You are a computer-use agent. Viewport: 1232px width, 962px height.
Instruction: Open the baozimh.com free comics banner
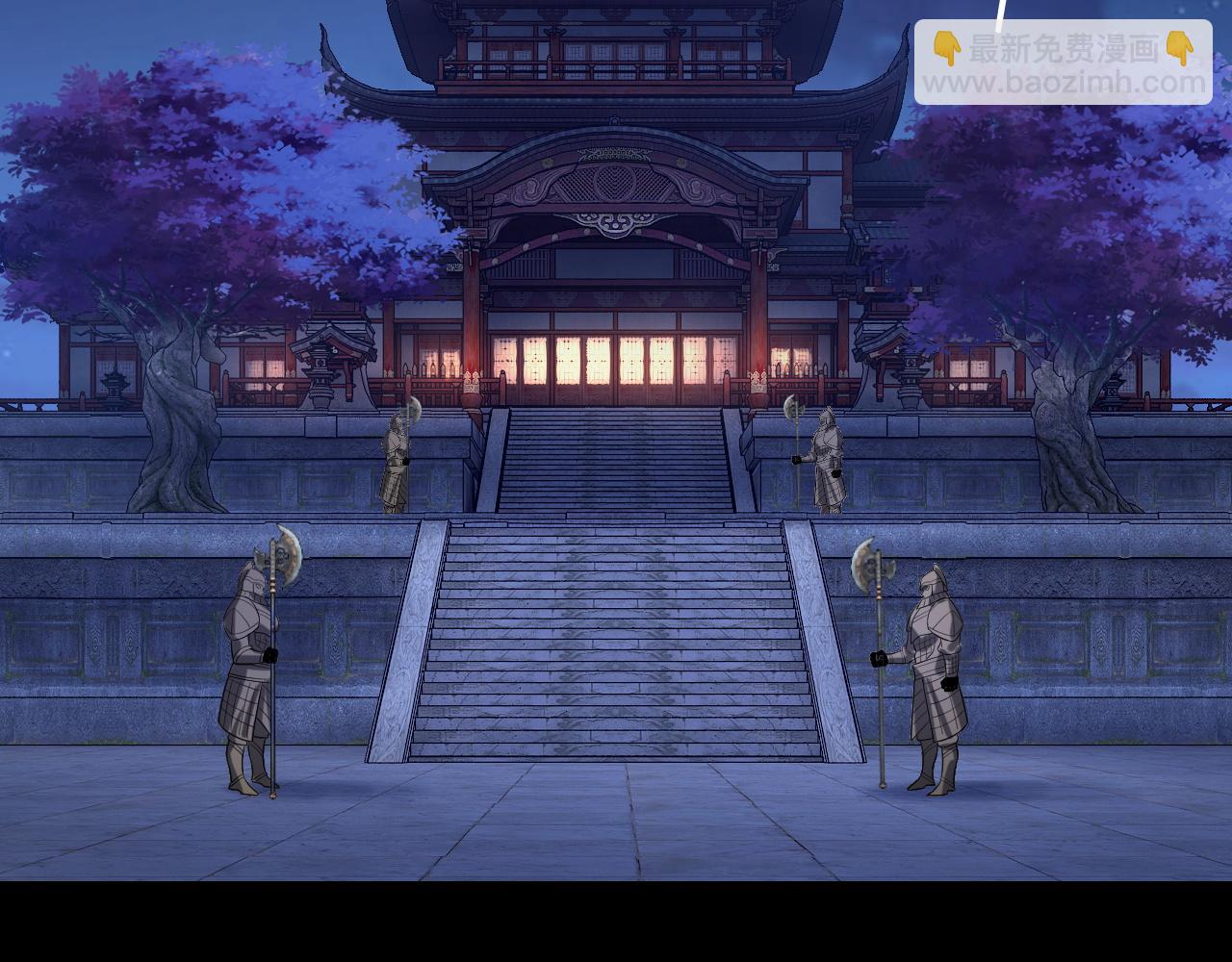(1063, 63)
